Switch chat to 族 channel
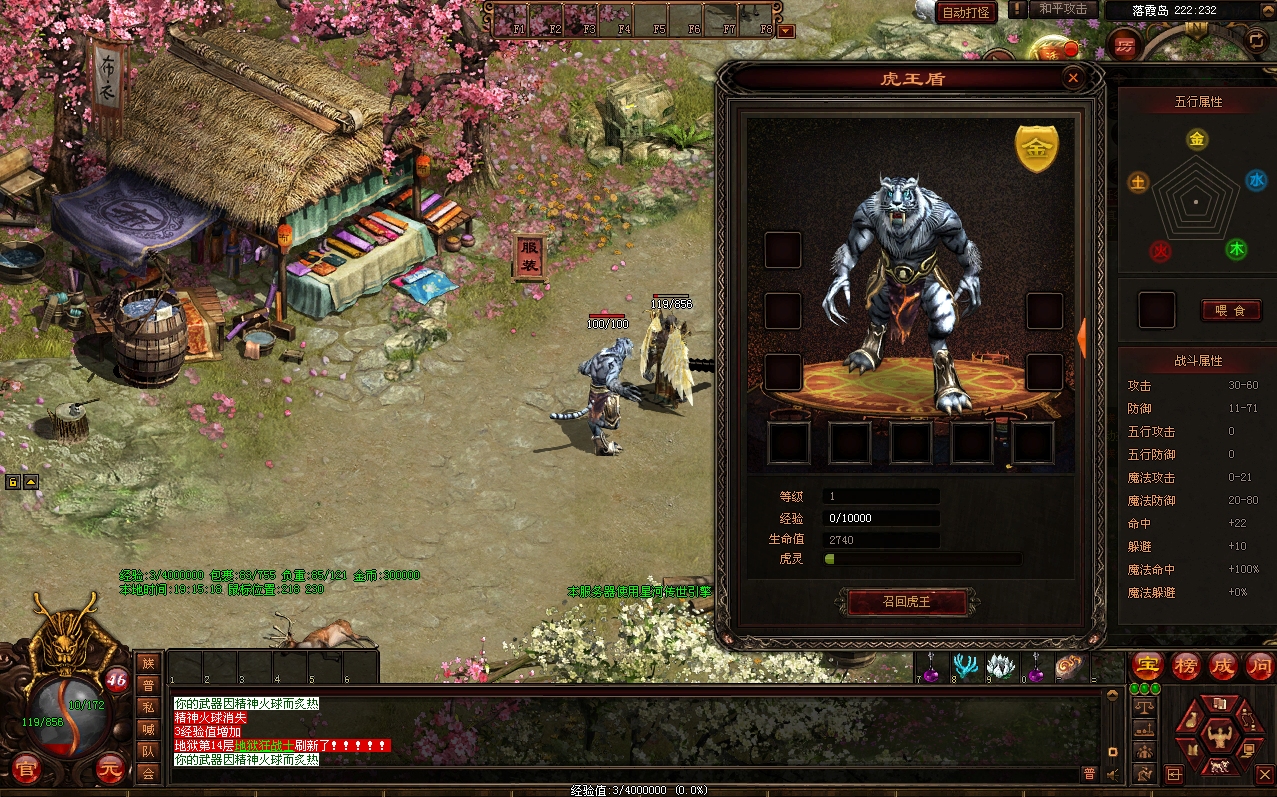1277x797 pixels. coord(148,663)
